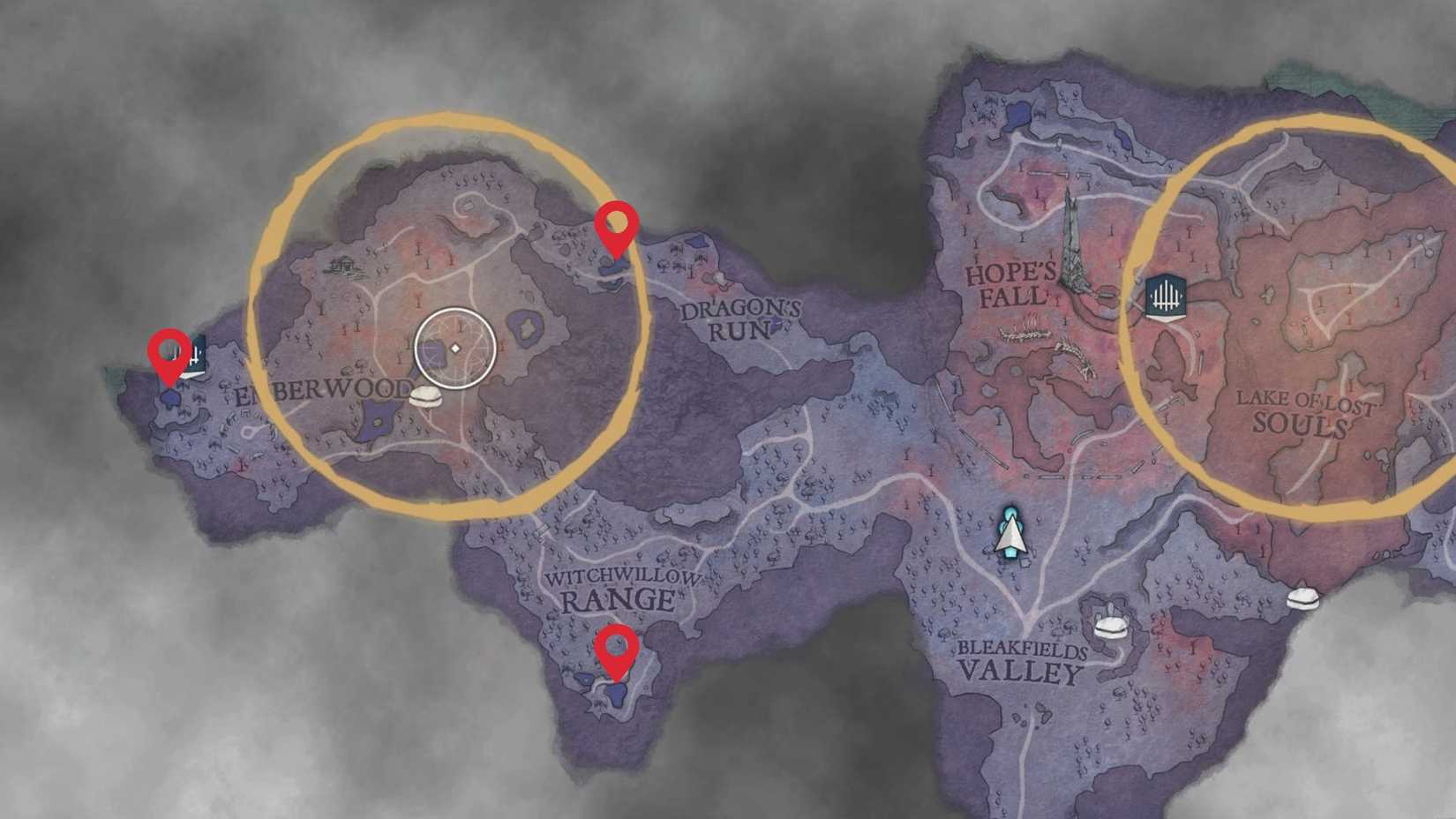Toggle the westernmost red map pin

[168, 353]
